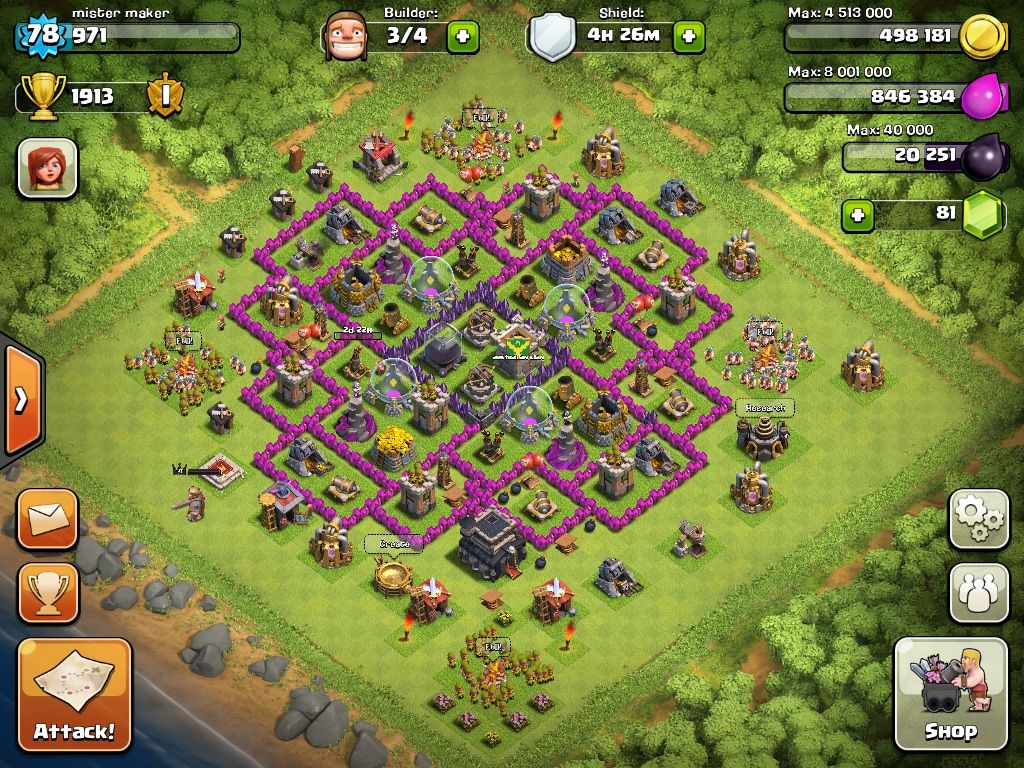1024x768 pixels.
Task: Tap the shield icon
Action: coord(552,38)
